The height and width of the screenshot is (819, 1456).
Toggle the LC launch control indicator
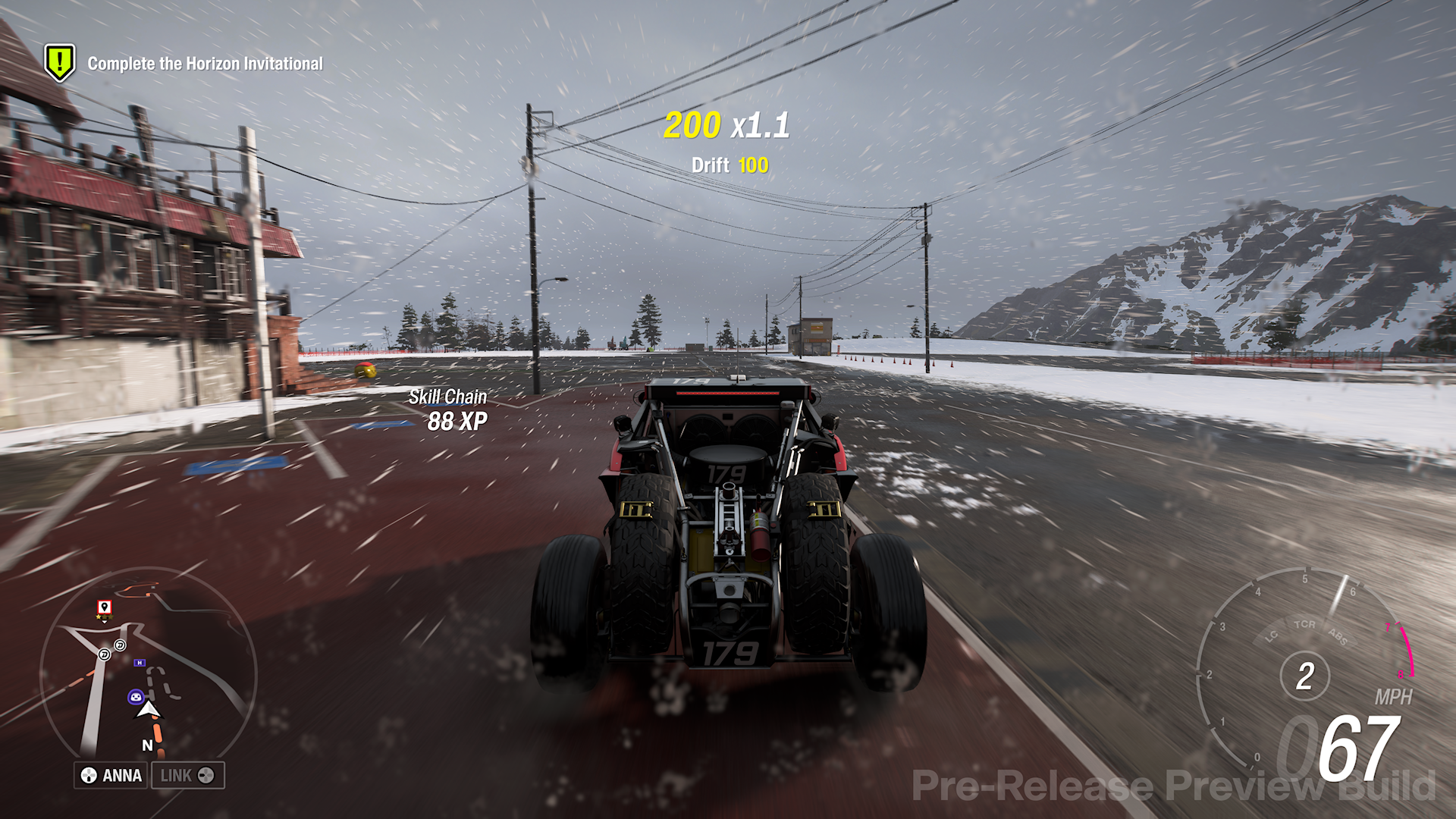tap(1271, 635)
